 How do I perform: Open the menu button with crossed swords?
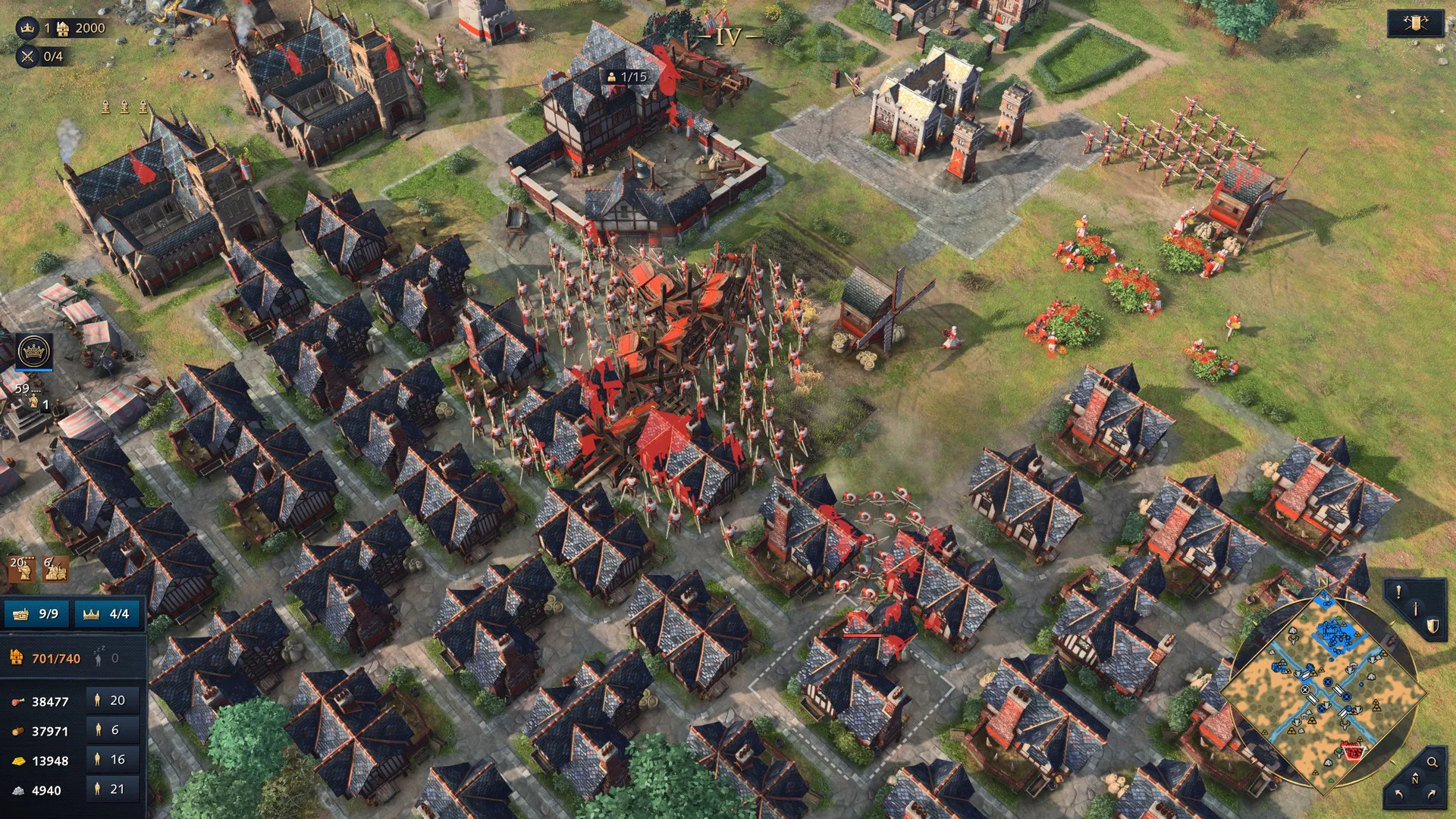tap(1415, 24)
